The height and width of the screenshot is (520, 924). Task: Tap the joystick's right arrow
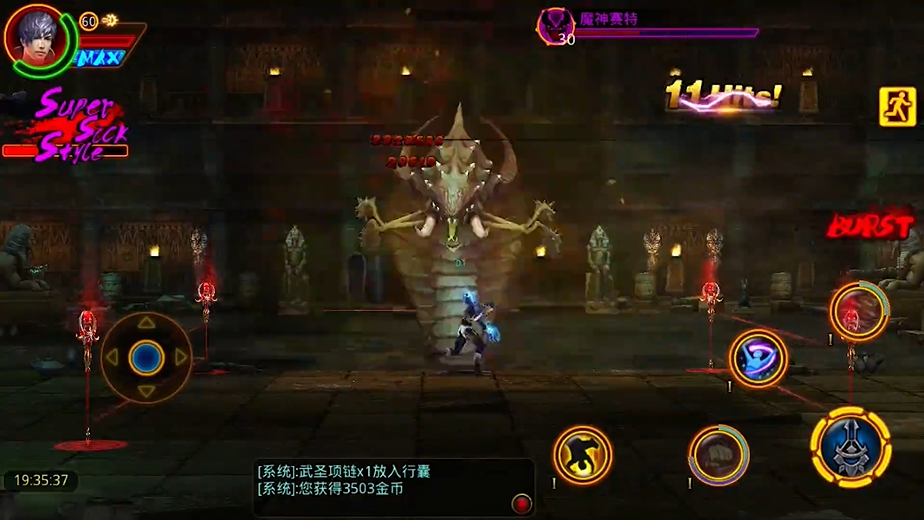(181, 357)
